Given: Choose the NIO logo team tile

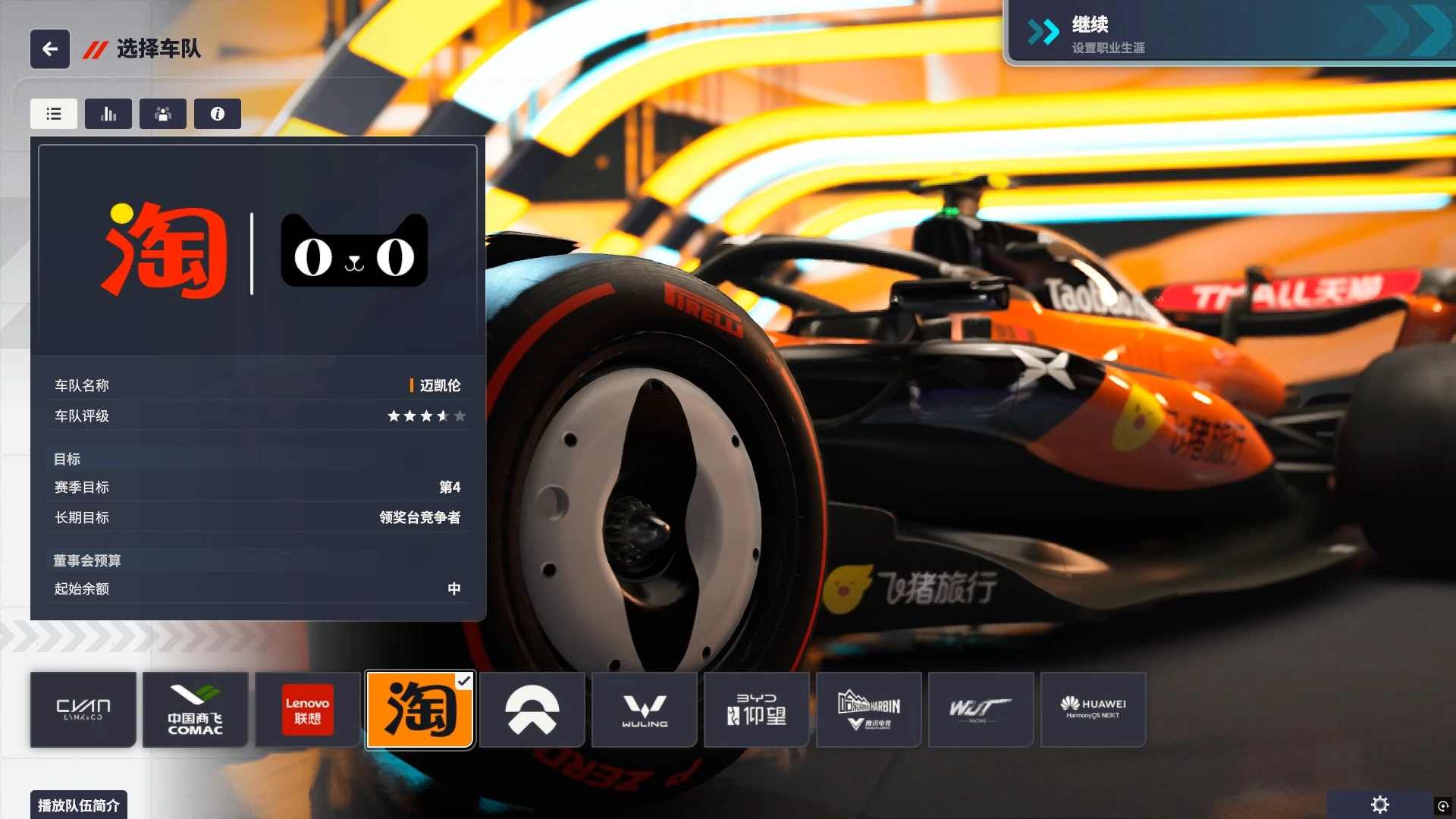Looking at the screenshot, I should pos(532,710).
